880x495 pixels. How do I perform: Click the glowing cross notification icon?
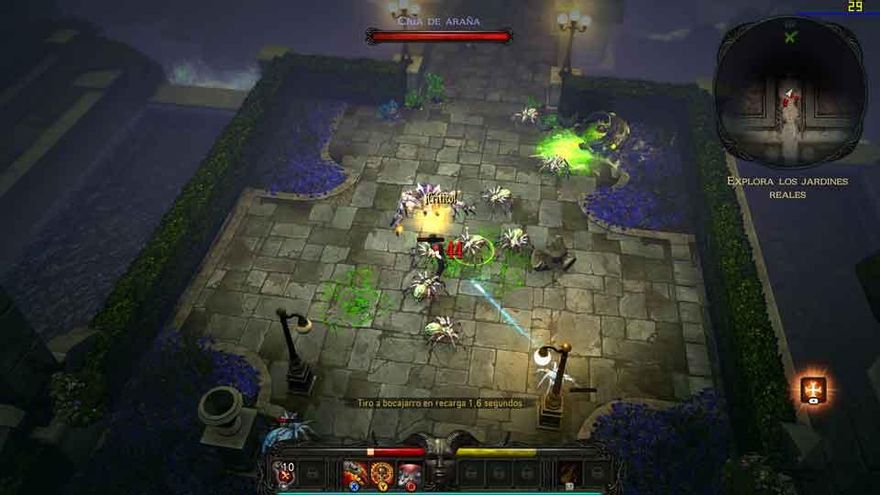813,390
